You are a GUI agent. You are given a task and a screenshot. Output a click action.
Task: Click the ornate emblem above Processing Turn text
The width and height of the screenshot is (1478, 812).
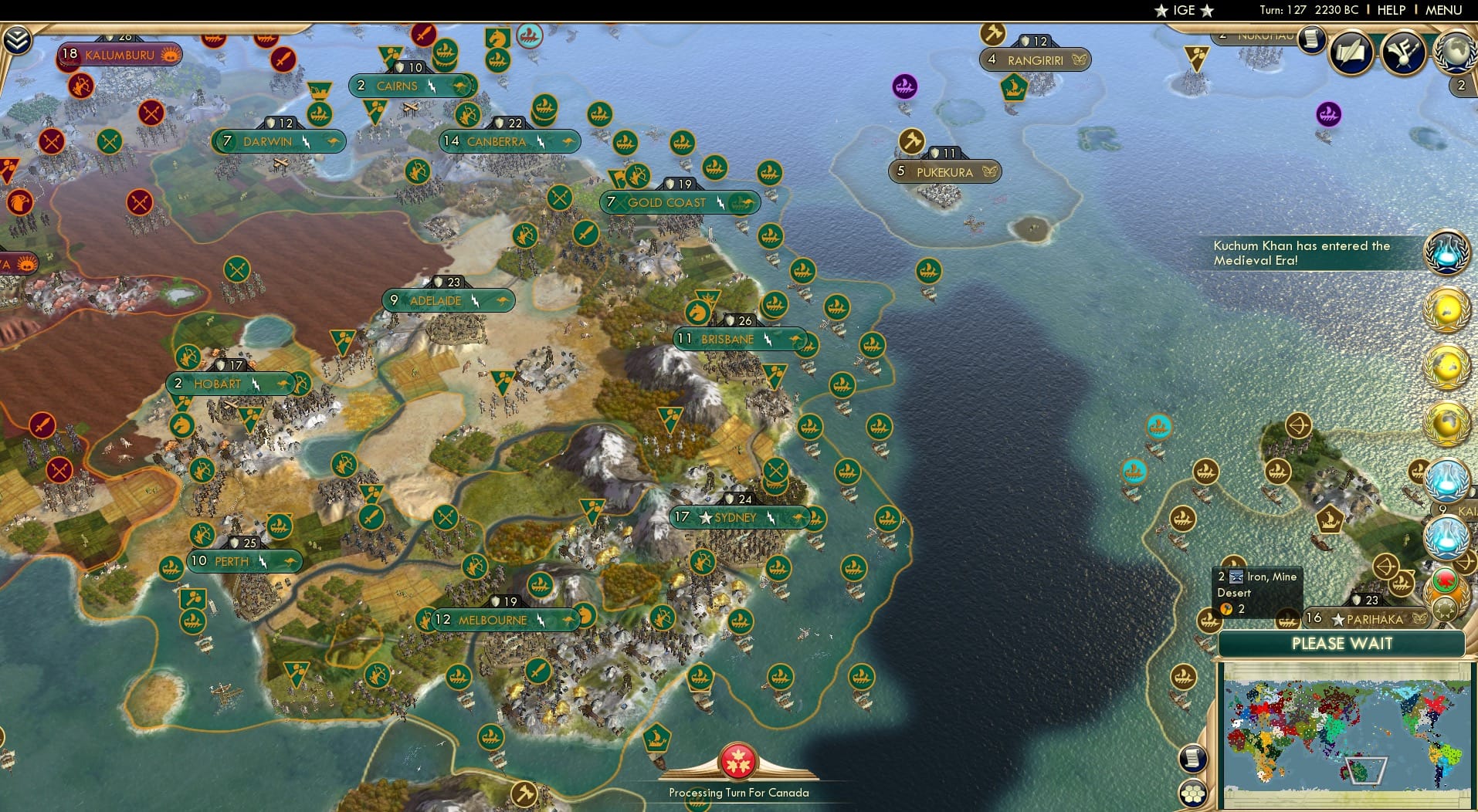[x=739, y=760]
